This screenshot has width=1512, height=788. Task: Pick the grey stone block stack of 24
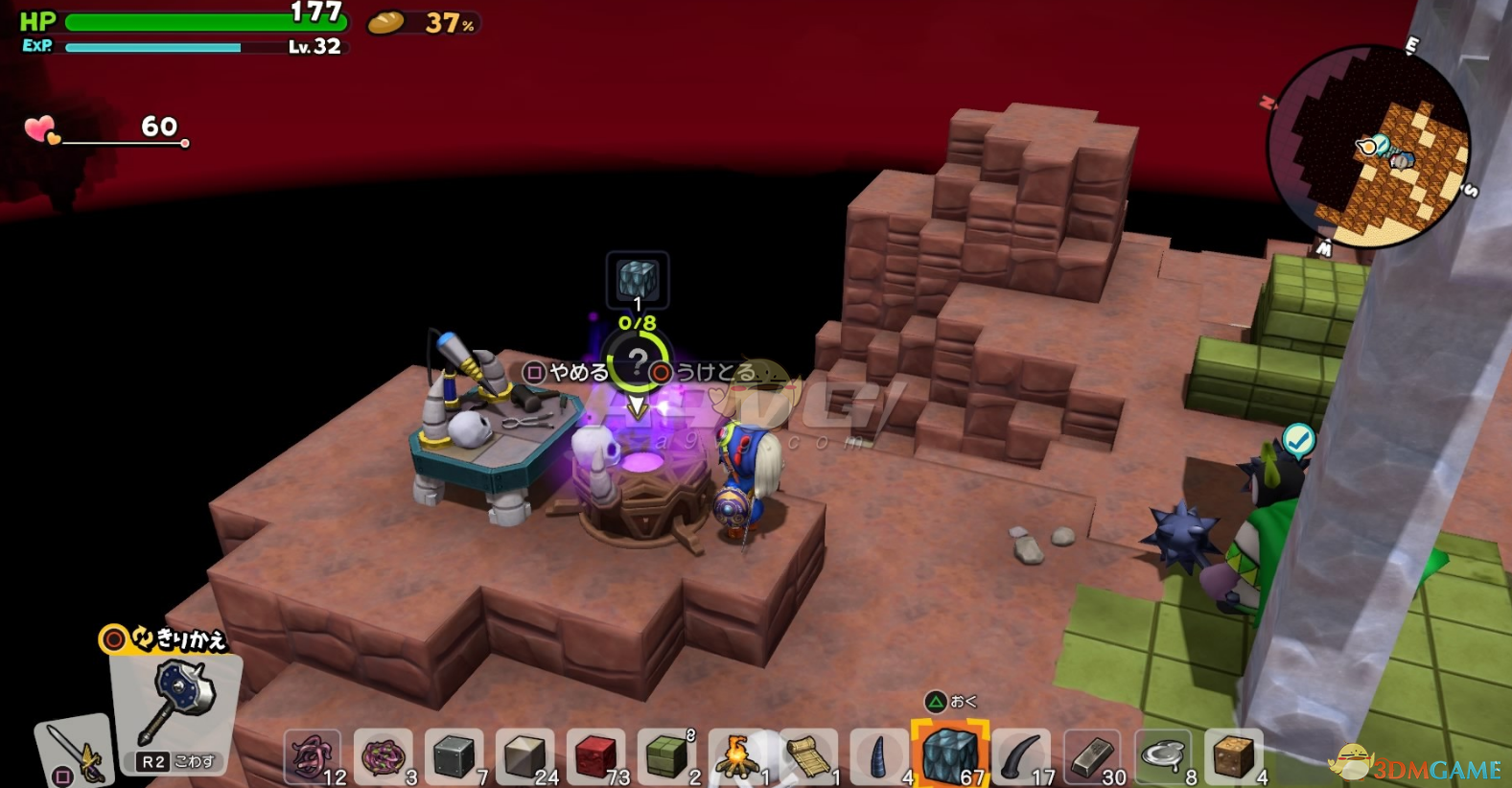(x=524, y=757)
